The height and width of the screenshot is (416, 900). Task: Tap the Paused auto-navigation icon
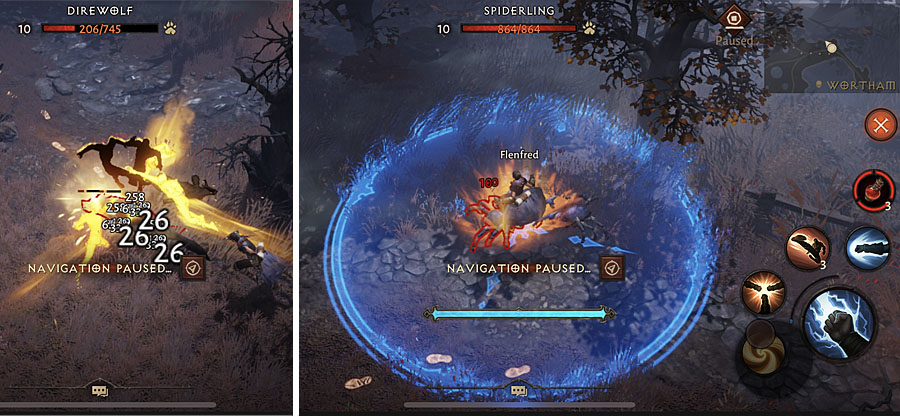tap(733, 18)
